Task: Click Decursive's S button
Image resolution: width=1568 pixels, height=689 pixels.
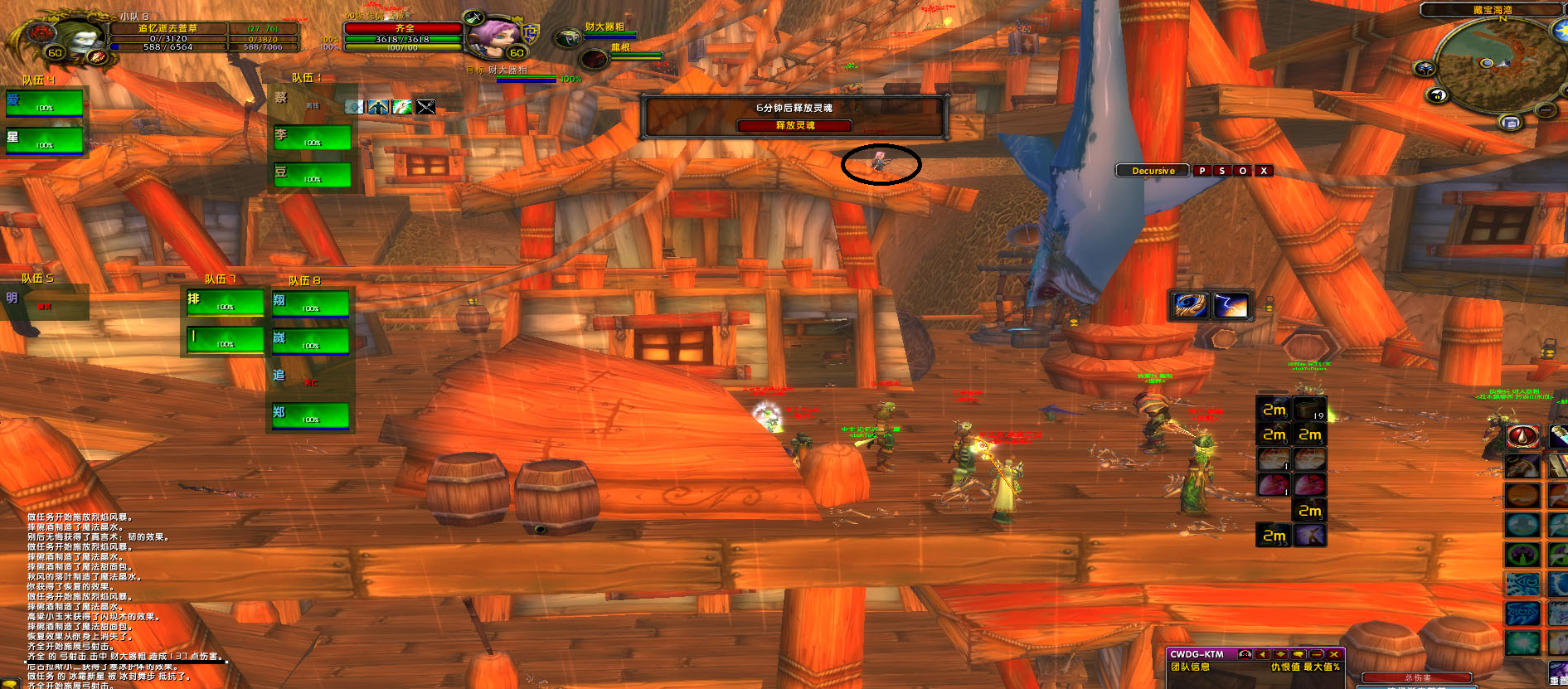Action: click(1221, 171)
